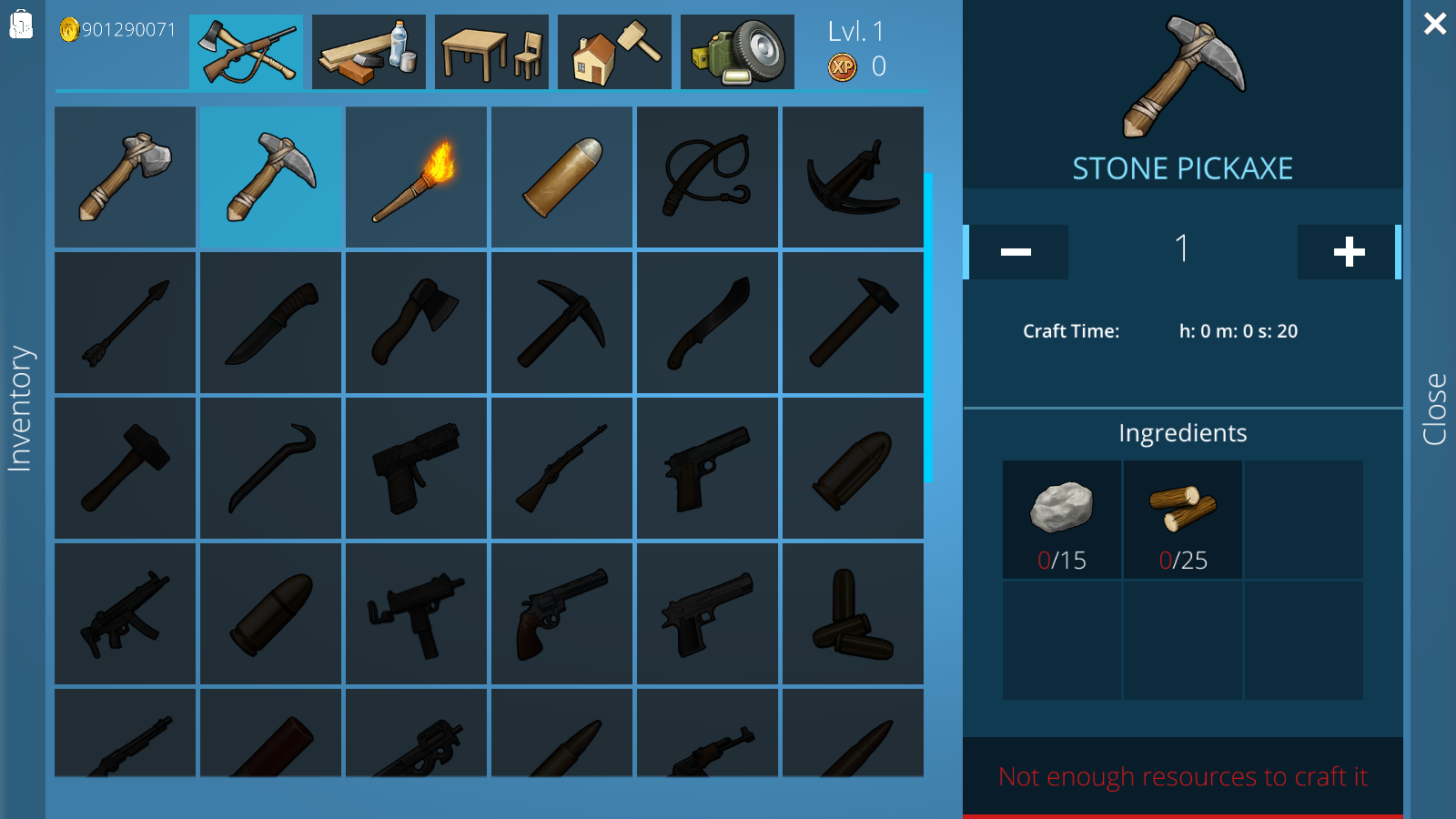Switch to the furniture crafting tab
Image resolution: width=1456 pixels, height=819 pixels.
(x=491, y=52)
